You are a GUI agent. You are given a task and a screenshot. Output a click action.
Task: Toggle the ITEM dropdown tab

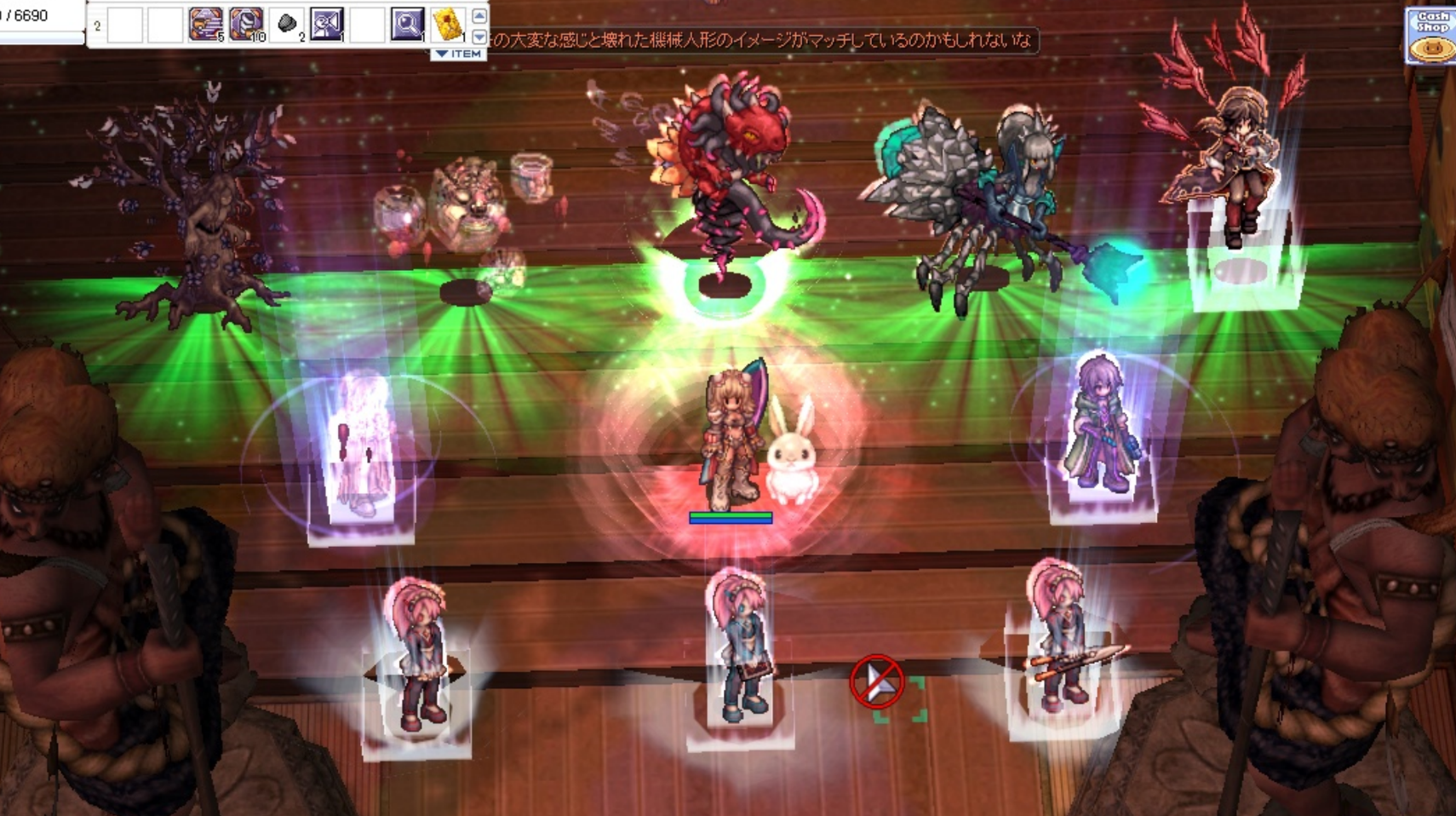(458, 54)
